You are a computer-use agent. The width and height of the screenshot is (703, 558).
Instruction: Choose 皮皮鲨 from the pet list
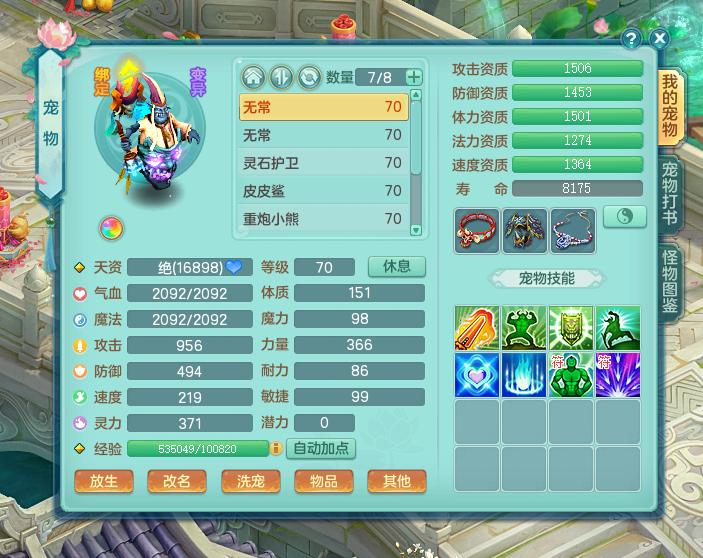323,191
